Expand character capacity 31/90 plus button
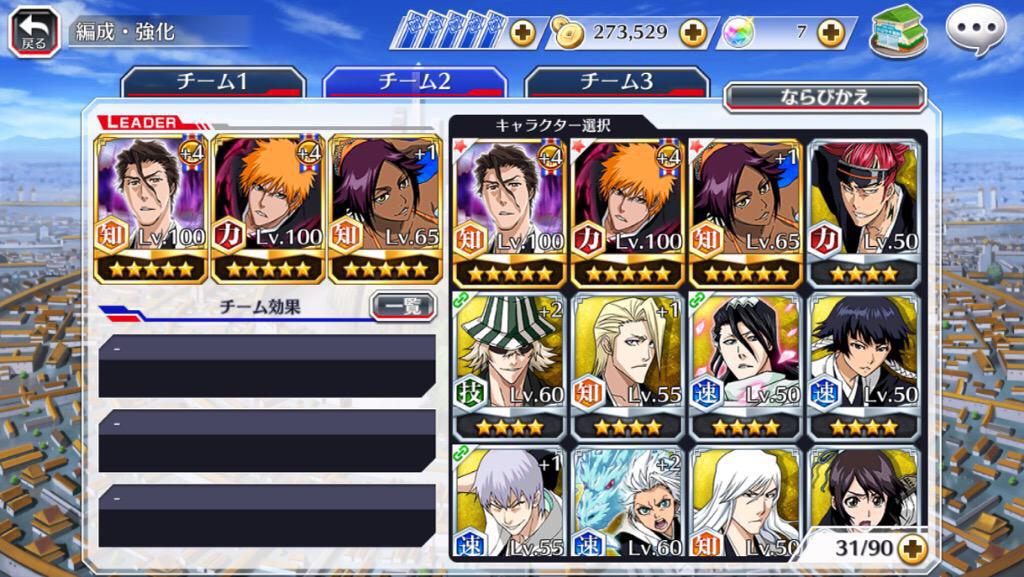1024x577 pixels. (911, 547)
